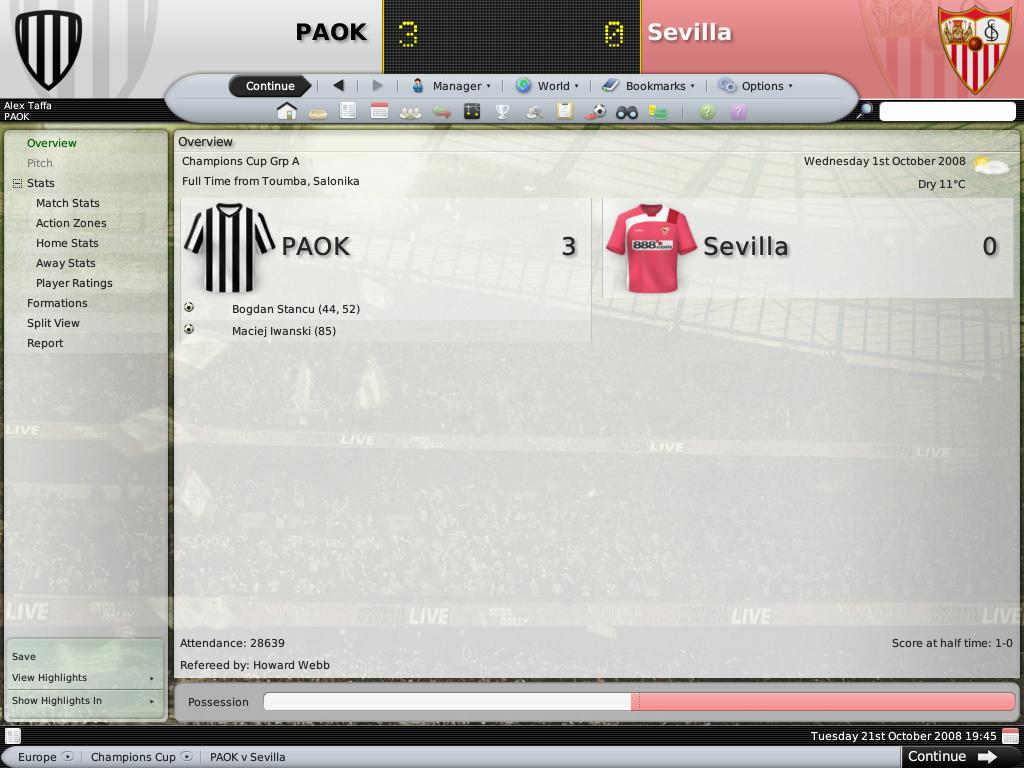Open the Bookmarks dropdown menu
The image size is (1024, 768).
tap(648, 86)
